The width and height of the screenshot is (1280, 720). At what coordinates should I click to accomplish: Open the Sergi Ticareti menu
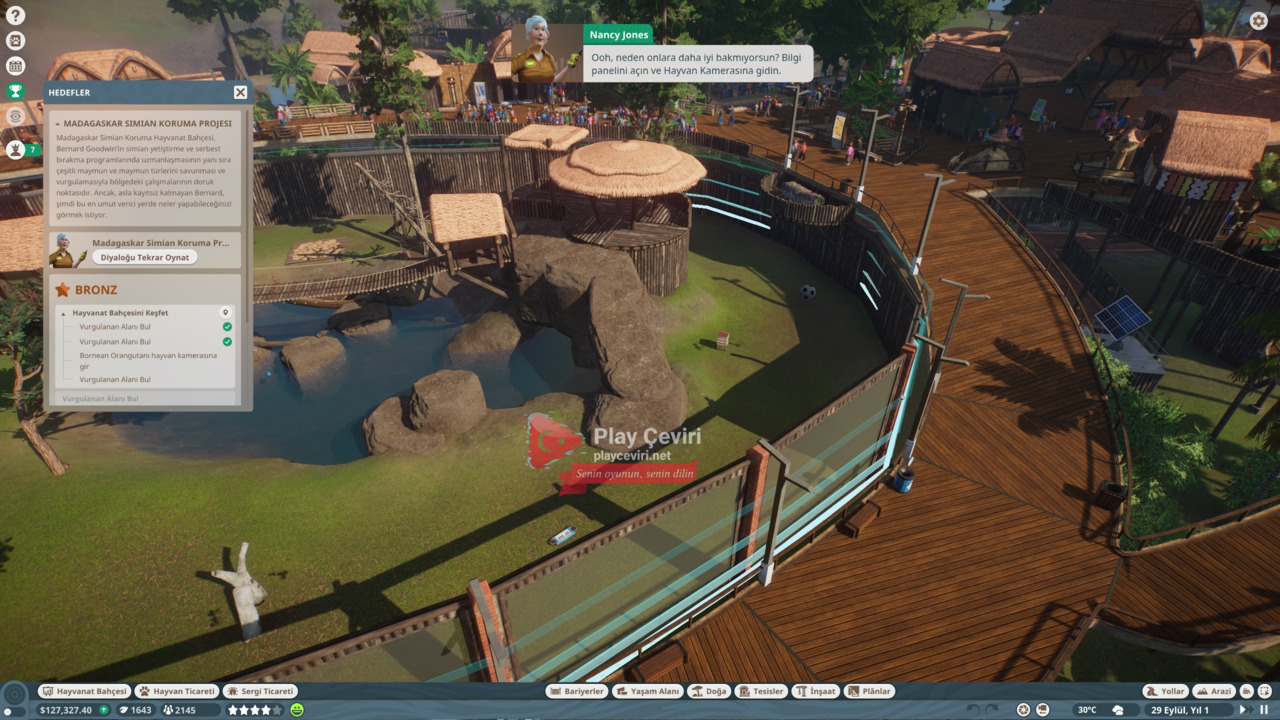pos(260,691)
